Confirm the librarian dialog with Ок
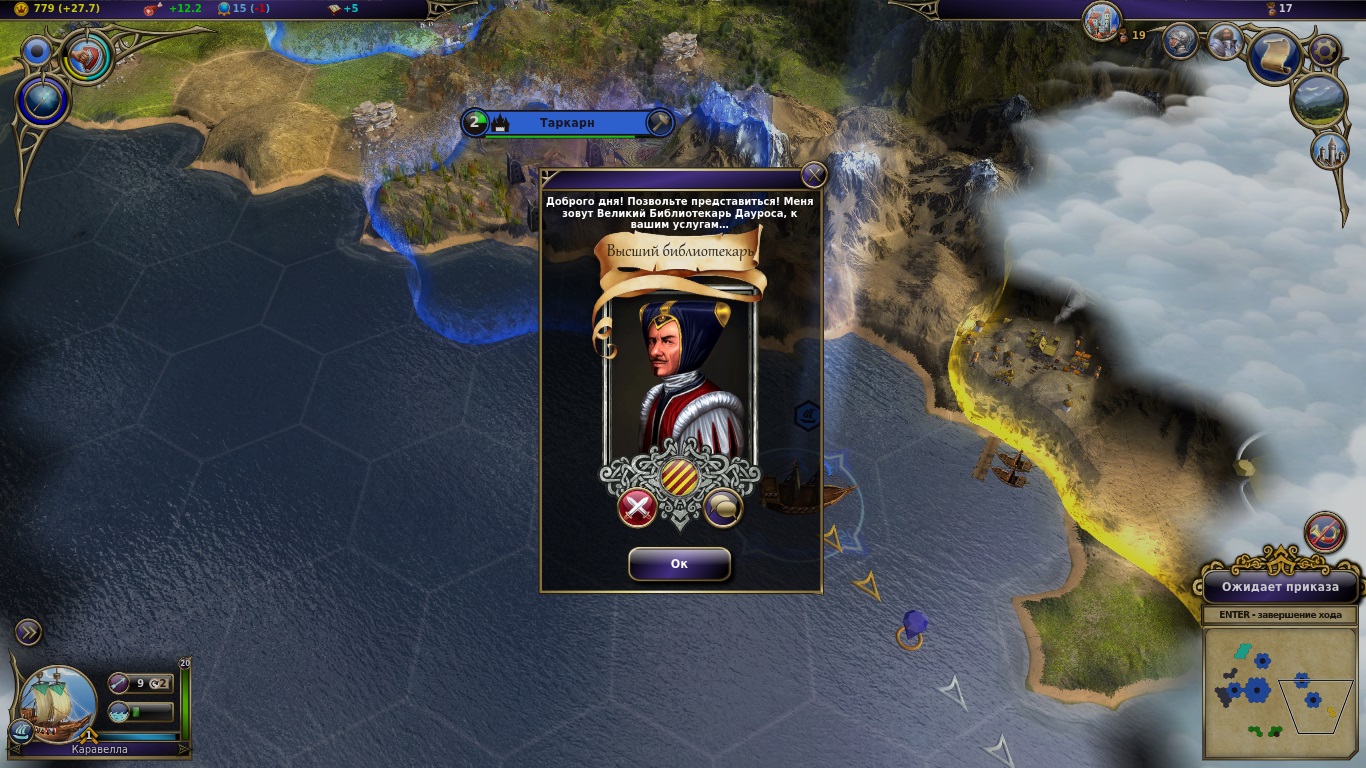The image size is (1366, 768). click(679, 564)
